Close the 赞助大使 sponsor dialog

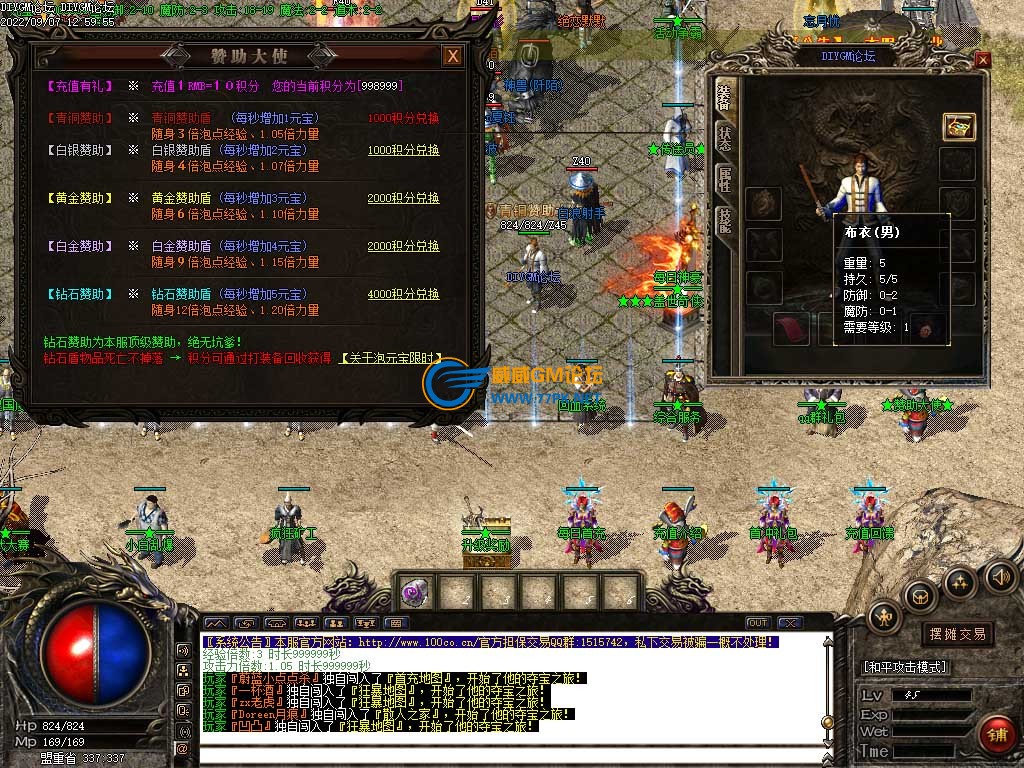pyautogui.click(x=453, y=56)
